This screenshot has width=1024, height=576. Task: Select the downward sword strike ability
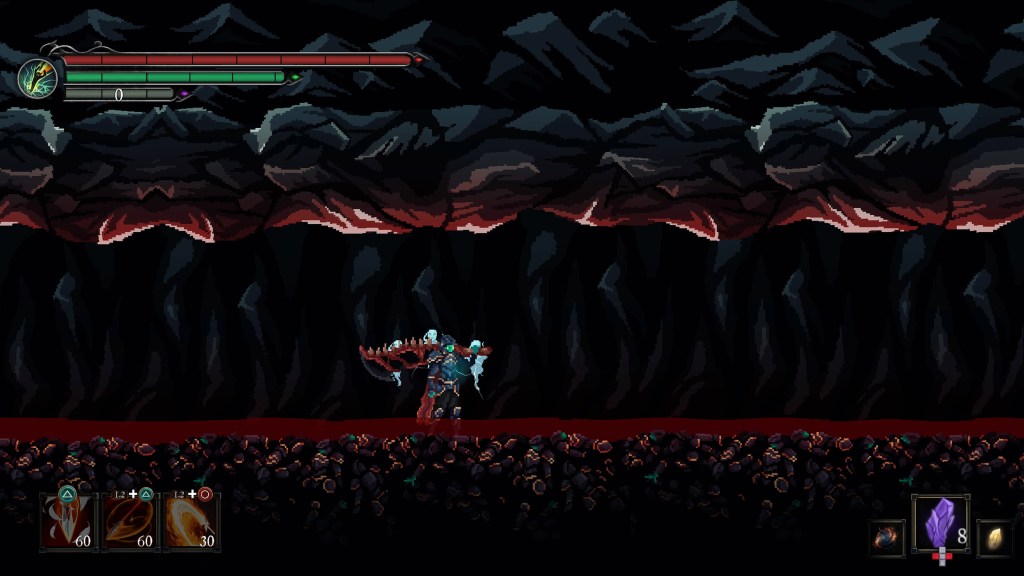click(68, 521)
